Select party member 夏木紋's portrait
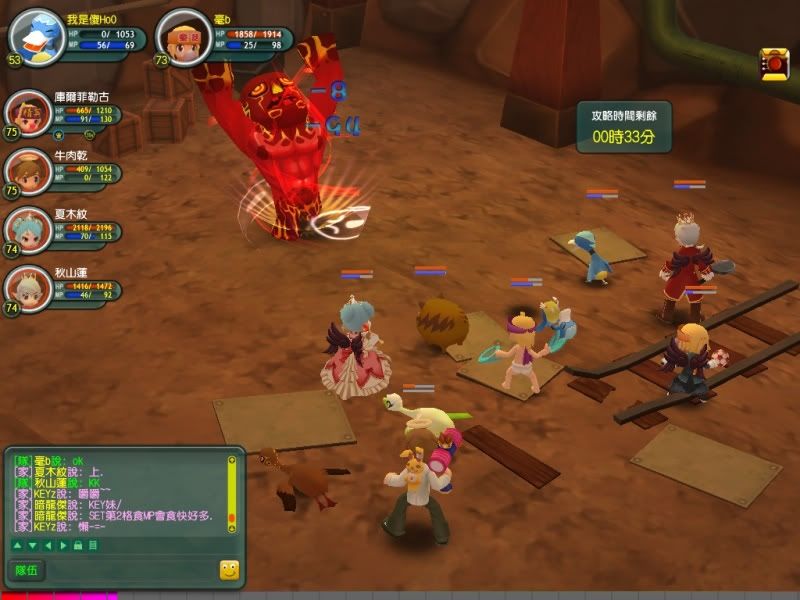 [28, 228]
